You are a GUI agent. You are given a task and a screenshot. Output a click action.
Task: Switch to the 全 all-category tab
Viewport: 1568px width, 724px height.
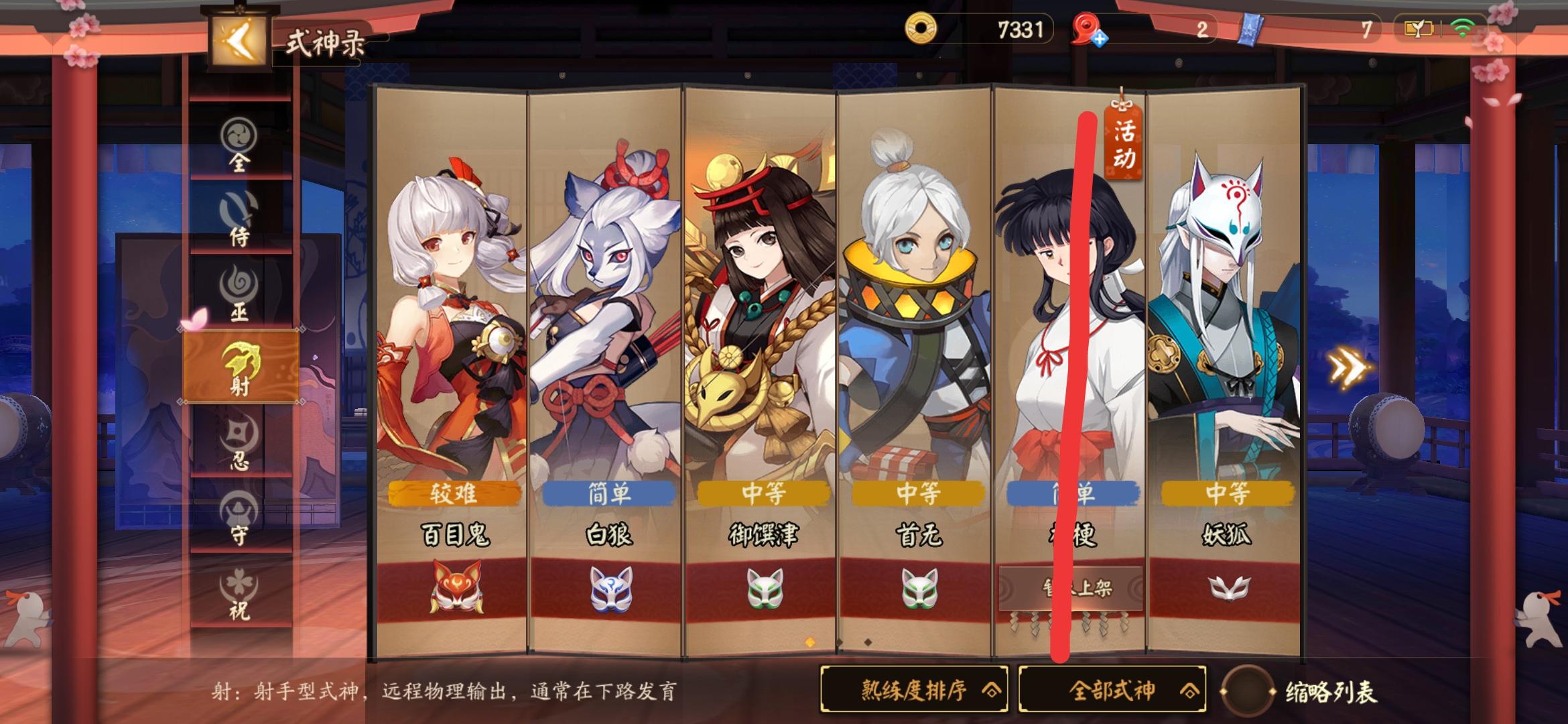(x=239, y=149)
